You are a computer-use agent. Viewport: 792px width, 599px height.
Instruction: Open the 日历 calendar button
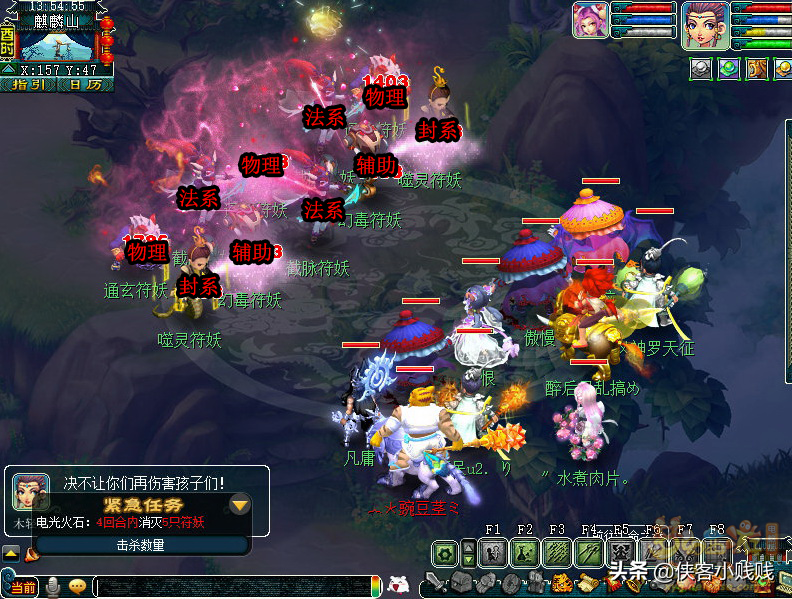[x=84, y=85]
